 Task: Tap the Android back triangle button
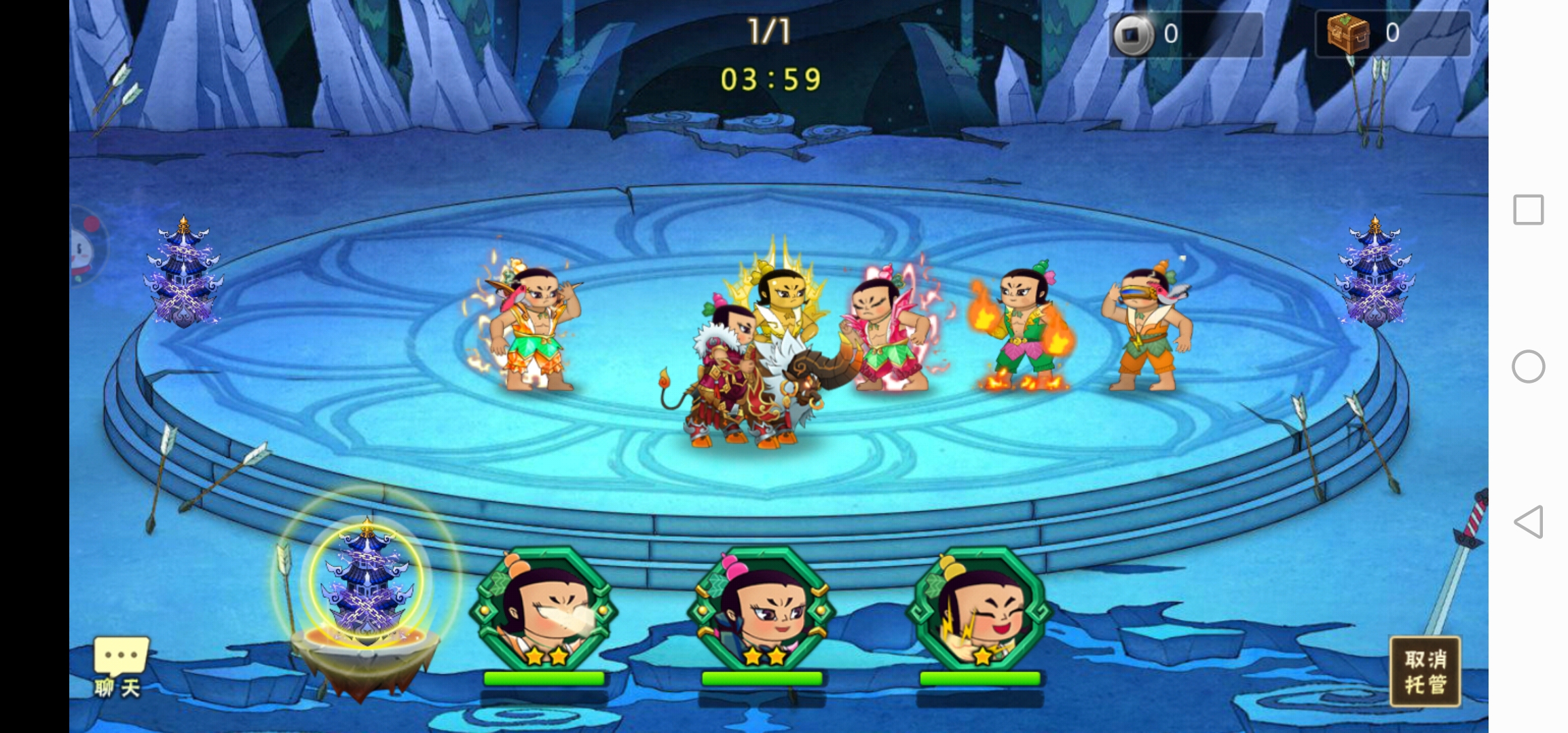click(x=1528, y=522)
